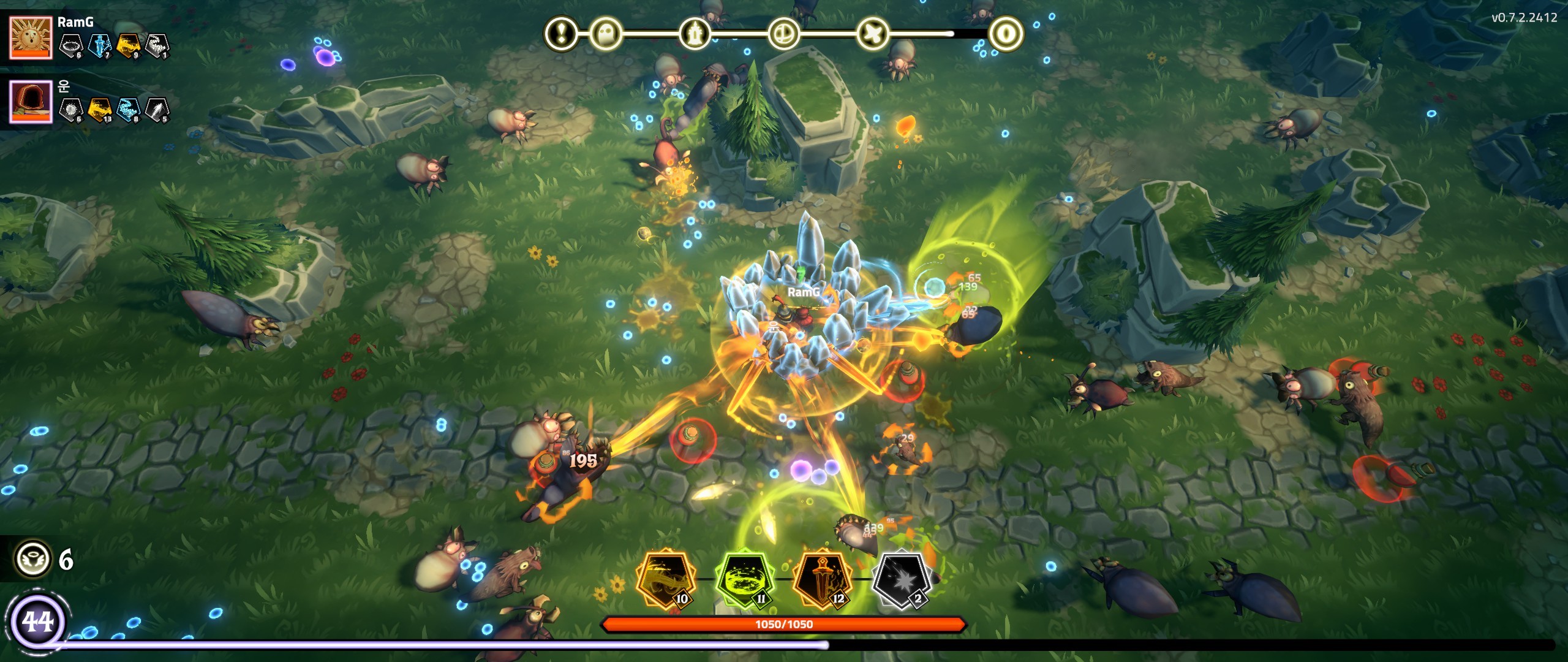1568x662 pixels.
Task: Inspect RamG's blue sword ability icon
Action: pos(99,45)
